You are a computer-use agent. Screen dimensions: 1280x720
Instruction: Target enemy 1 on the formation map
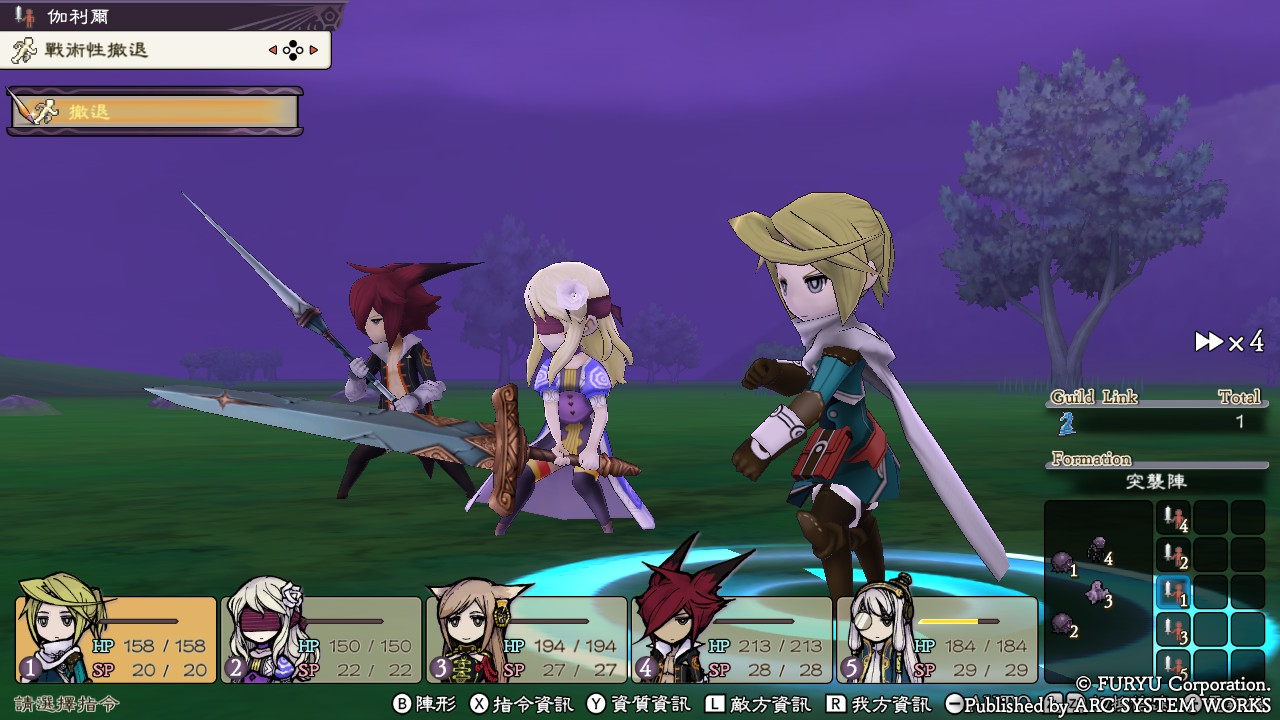pyautogui.click(x=1062, y=564)
